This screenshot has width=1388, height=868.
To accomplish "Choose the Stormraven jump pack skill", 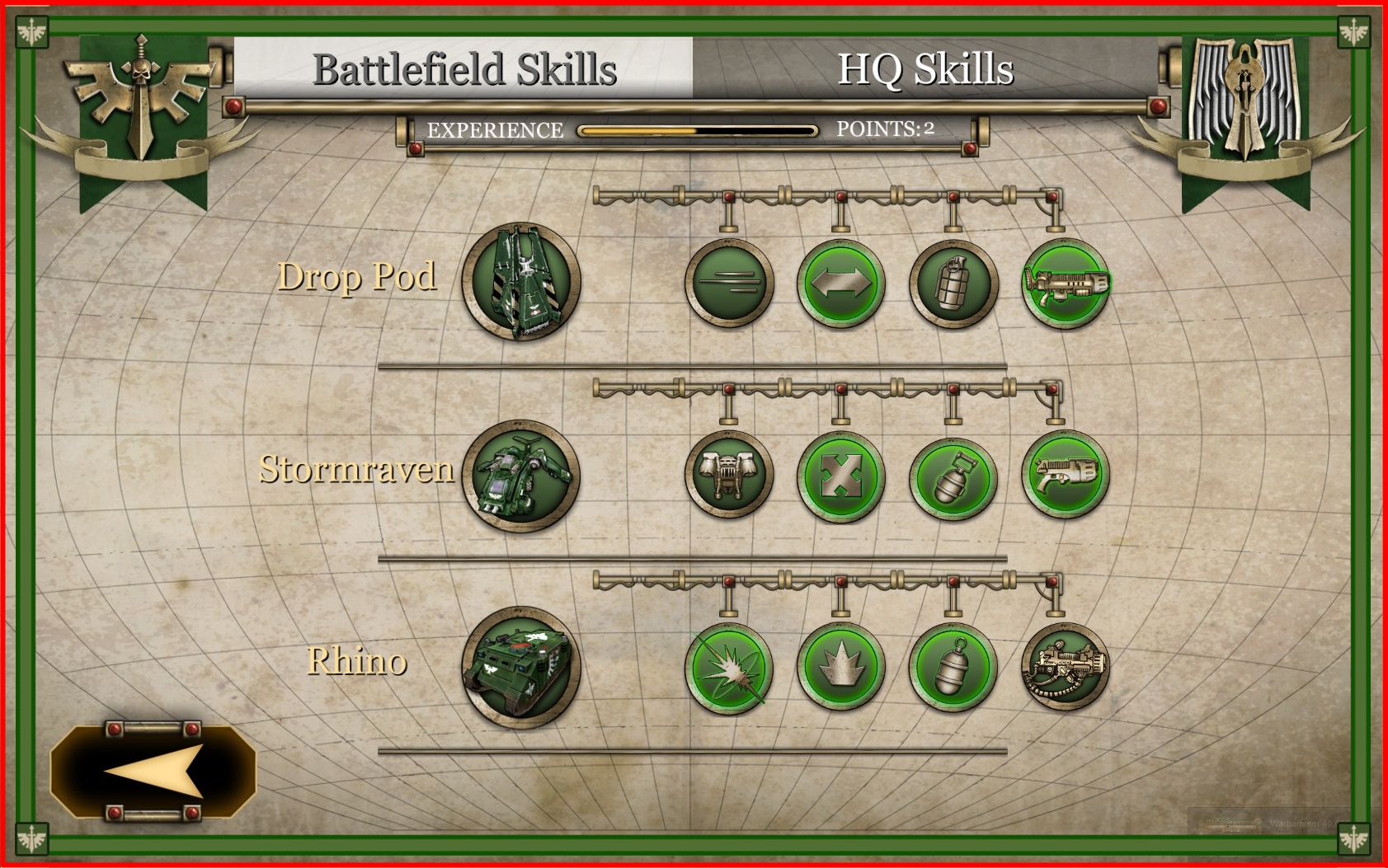I will click(x=729, y=475).
